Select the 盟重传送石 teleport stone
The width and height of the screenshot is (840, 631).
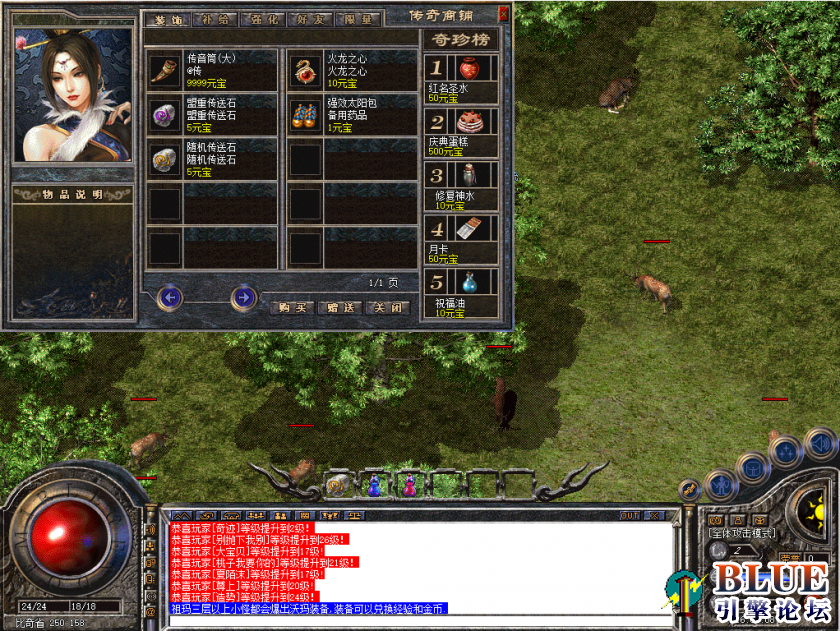click(163, 115)
